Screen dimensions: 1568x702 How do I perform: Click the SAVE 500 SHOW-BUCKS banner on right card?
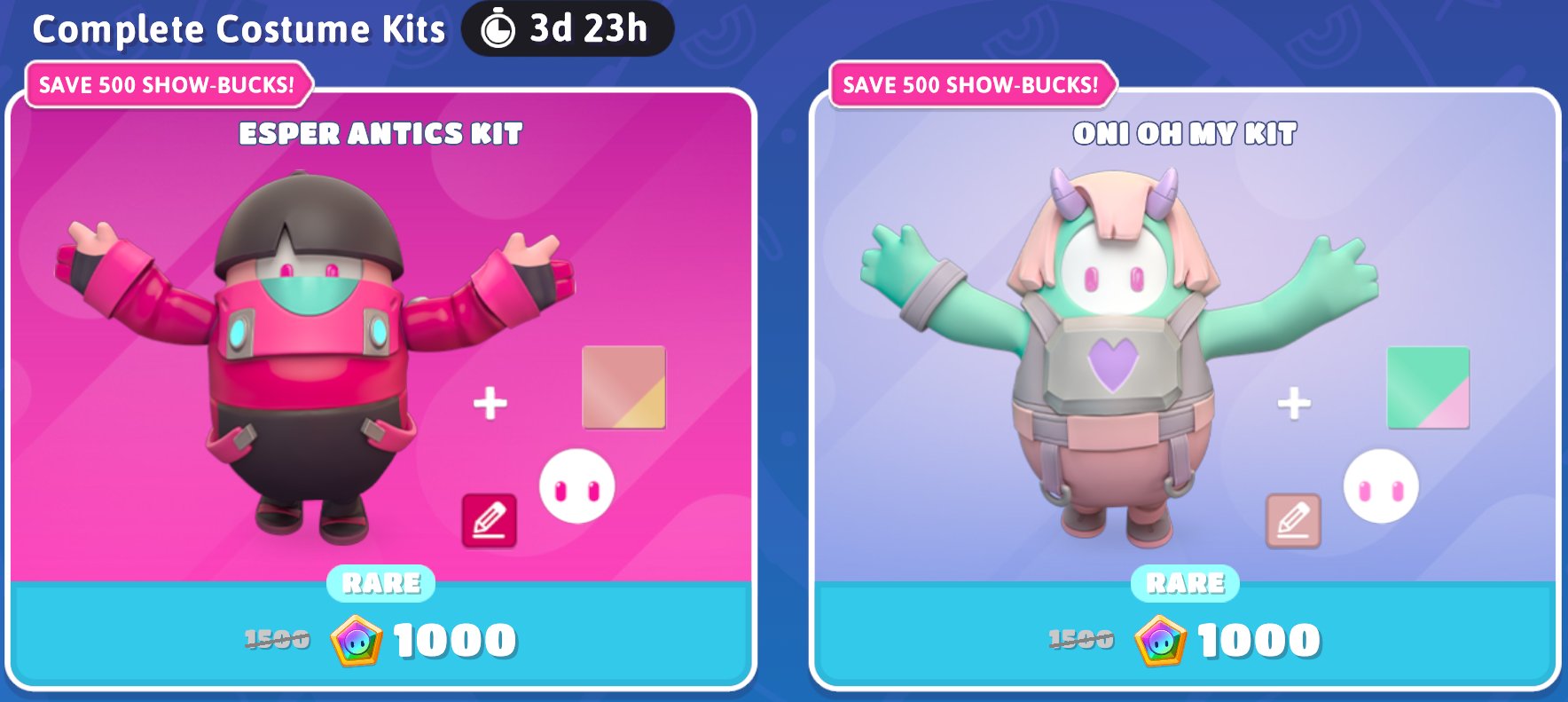(973, 84)
